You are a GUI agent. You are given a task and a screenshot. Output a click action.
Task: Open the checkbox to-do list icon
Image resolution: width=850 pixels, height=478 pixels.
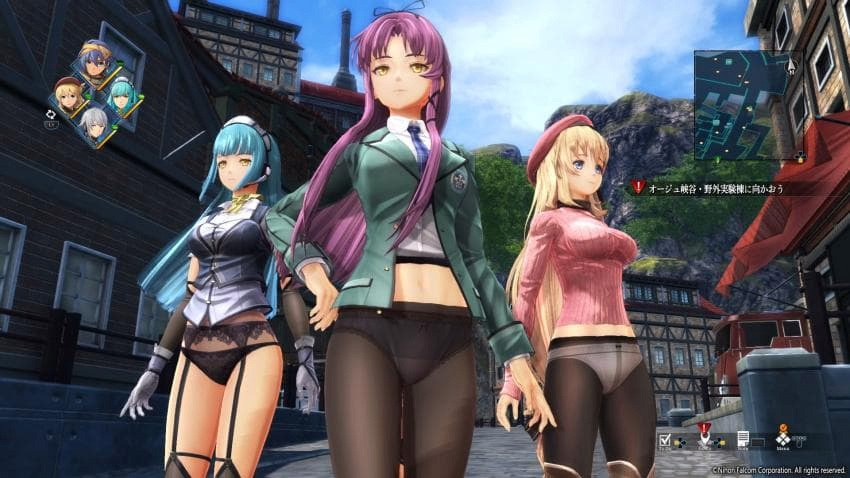coord(665,438)
